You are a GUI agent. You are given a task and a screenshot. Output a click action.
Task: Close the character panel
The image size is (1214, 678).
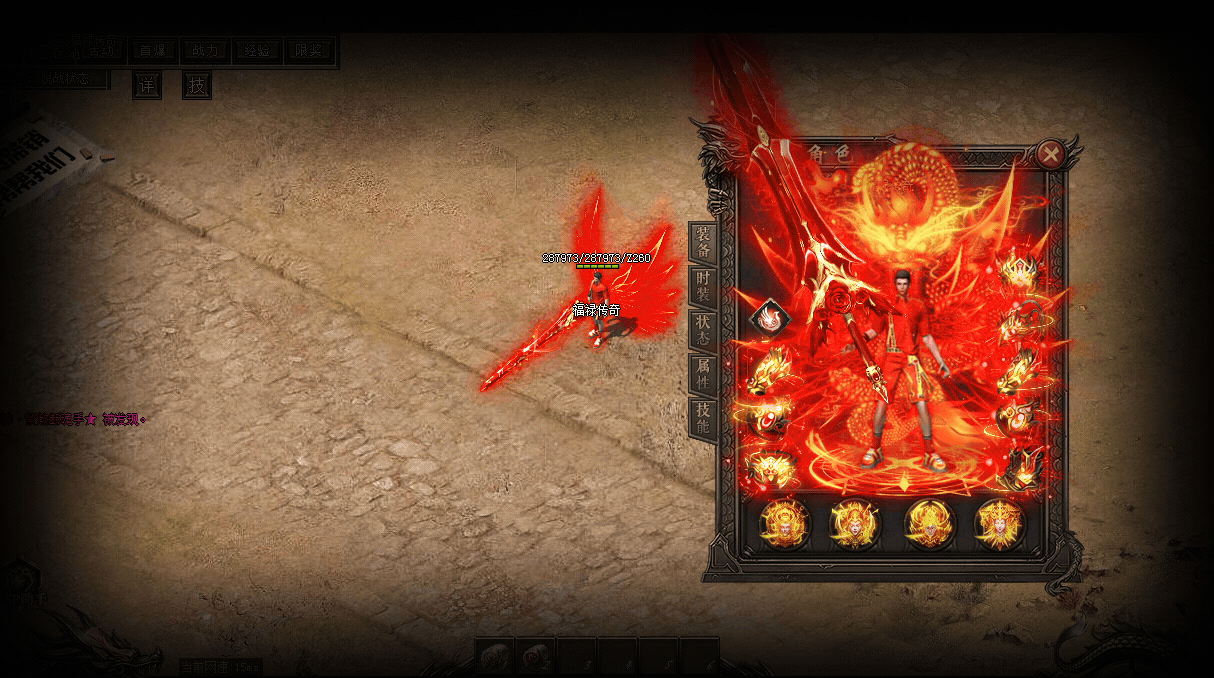1050,154
